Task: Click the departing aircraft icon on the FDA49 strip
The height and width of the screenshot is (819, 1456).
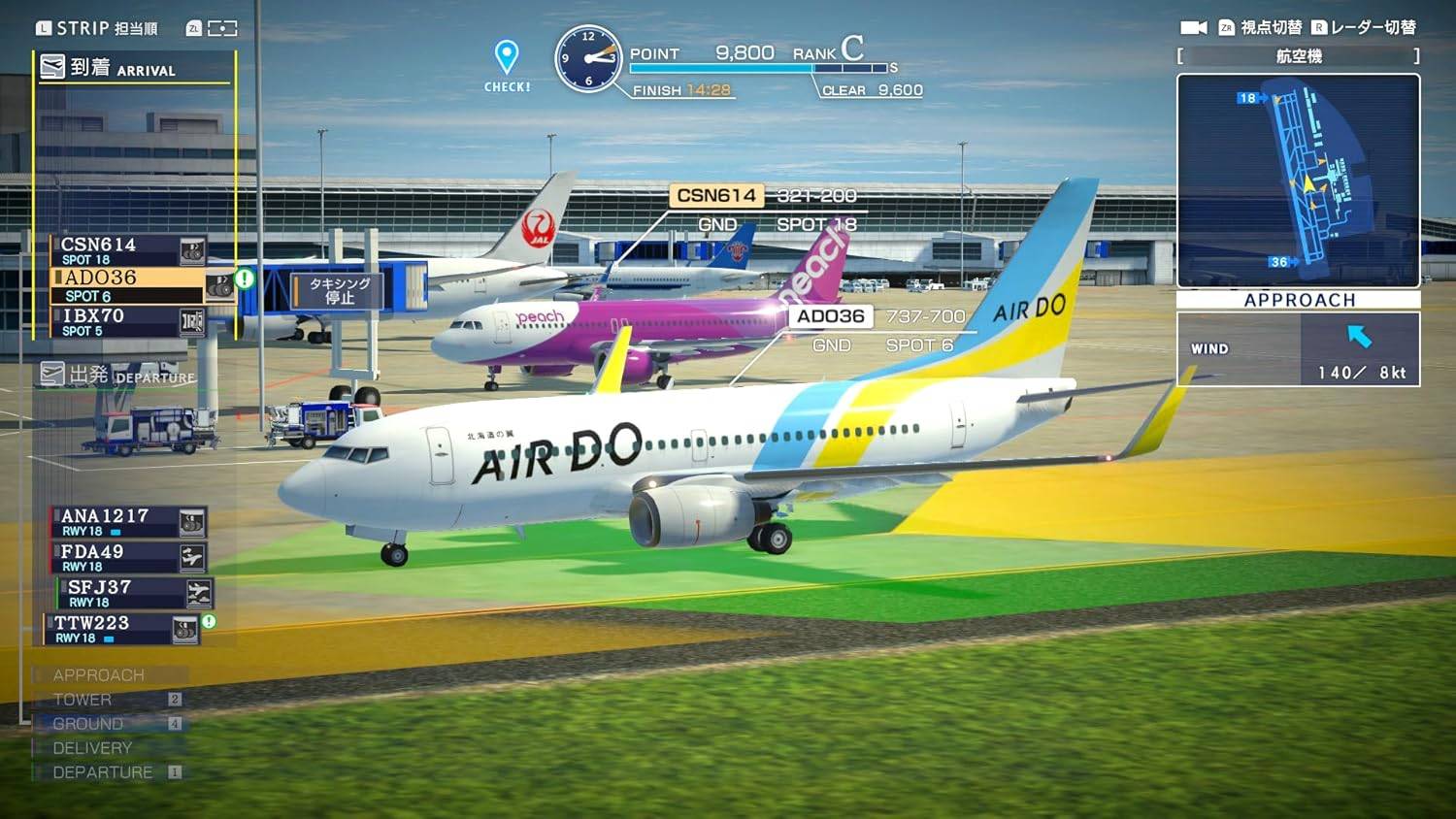Action: coord(191,558)
